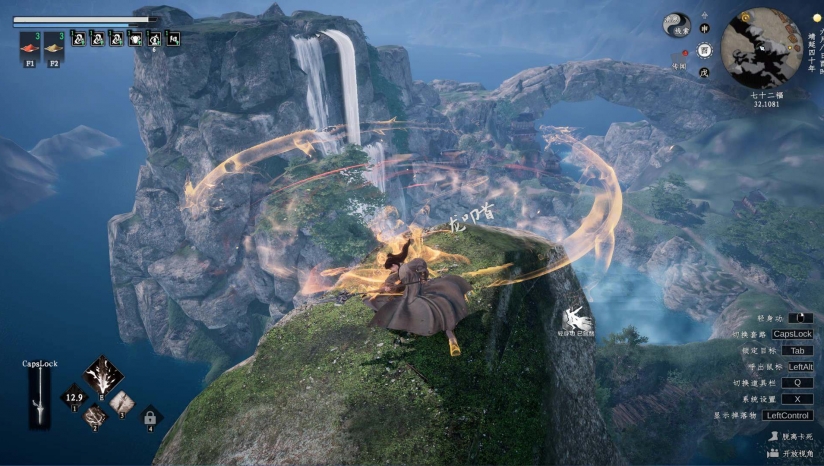Image resolution: width=824 pixels, height=466 pixels.
Task: Click the 开放视角 free camera button
Action: tap(790, 454)
